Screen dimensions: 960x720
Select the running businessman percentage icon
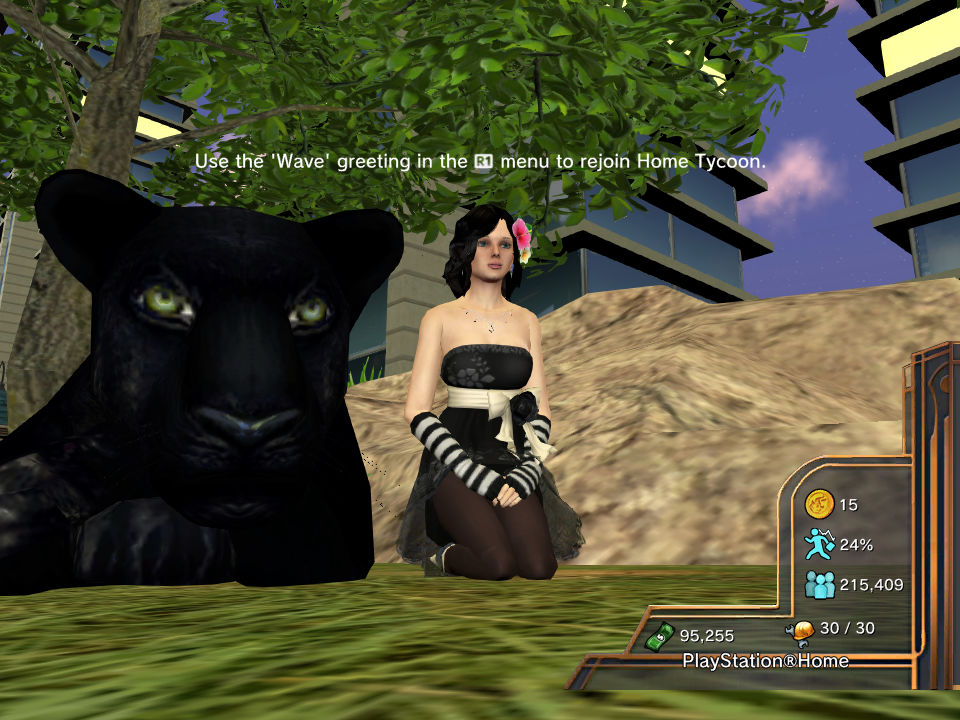pos(819,544)
